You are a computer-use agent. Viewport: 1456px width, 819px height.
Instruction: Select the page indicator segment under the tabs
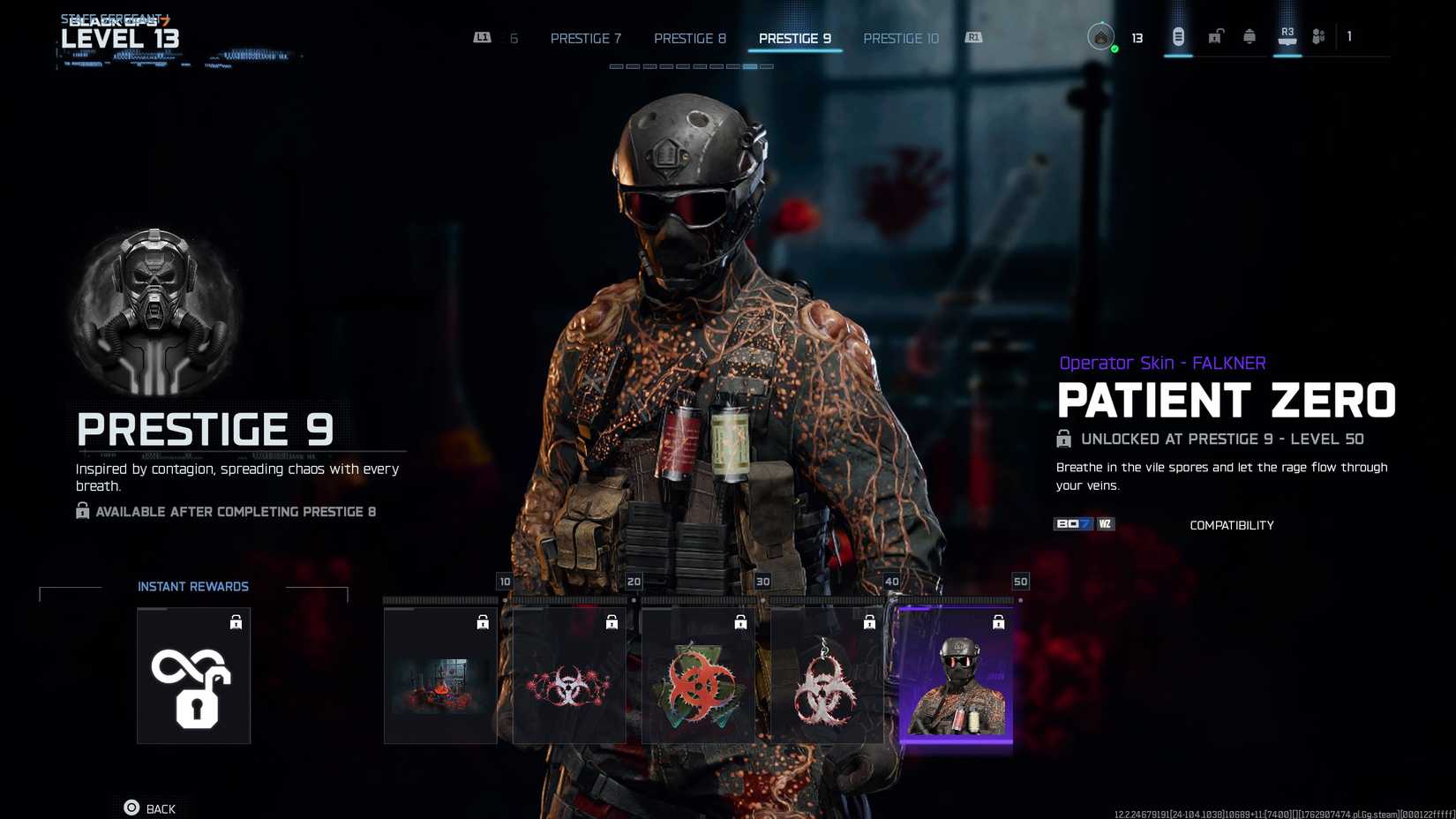(x=750, y=64)
